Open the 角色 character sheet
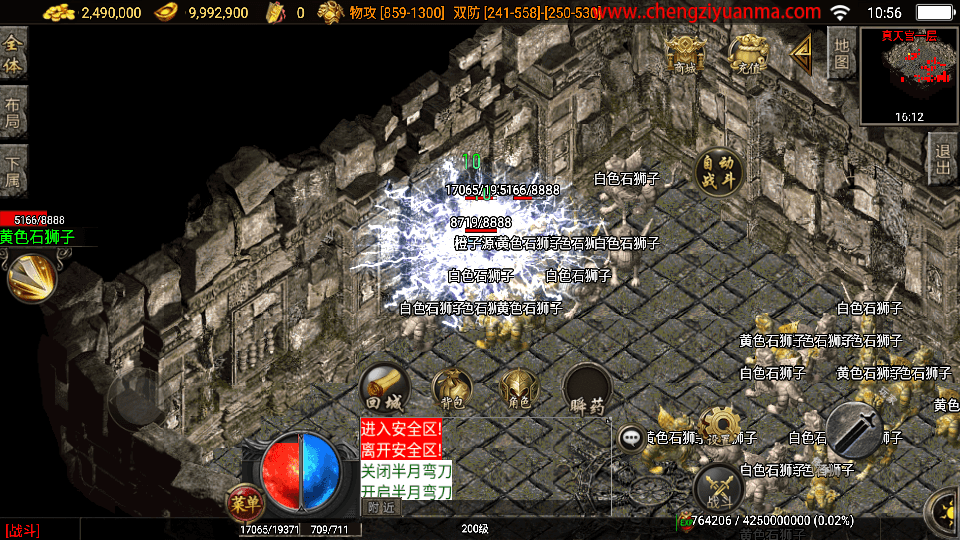Screen dimensions: 960x540 (519, 389)
